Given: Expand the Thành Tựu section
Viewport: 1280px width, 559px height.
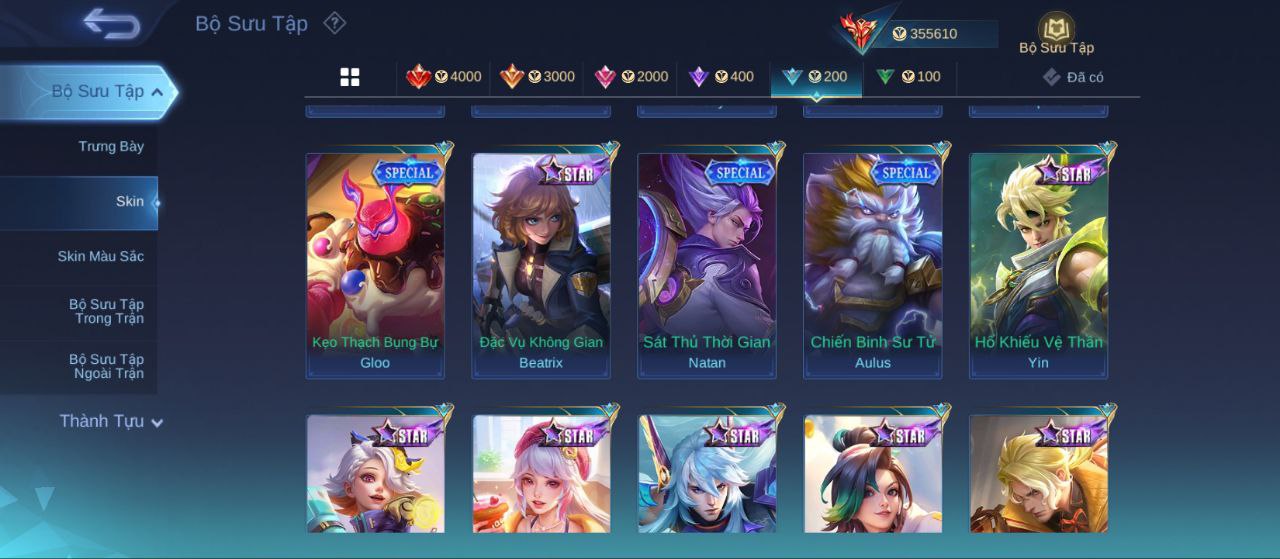Looking at the screenshot, I should coord(110,422).
